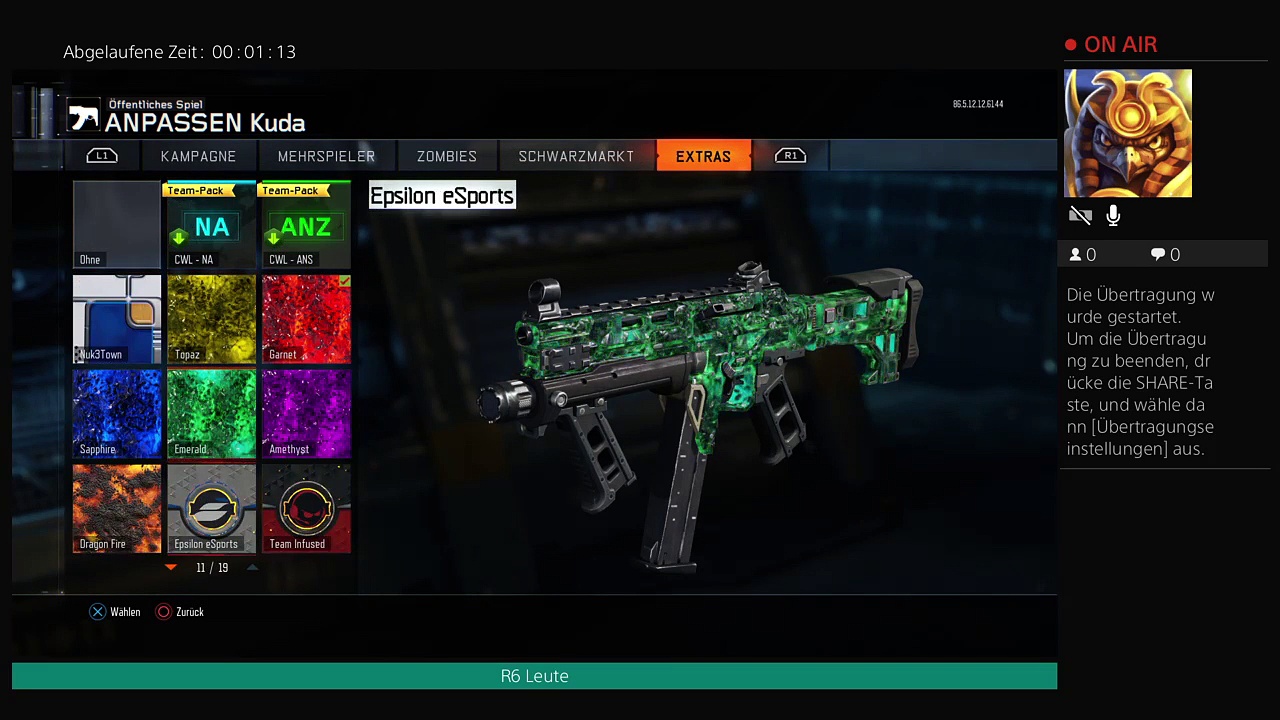Image resolution: width=1280 pixels, height=720 pixels.
Task: Equip the green Emerald camo
Action: click(x=211, y=414)
